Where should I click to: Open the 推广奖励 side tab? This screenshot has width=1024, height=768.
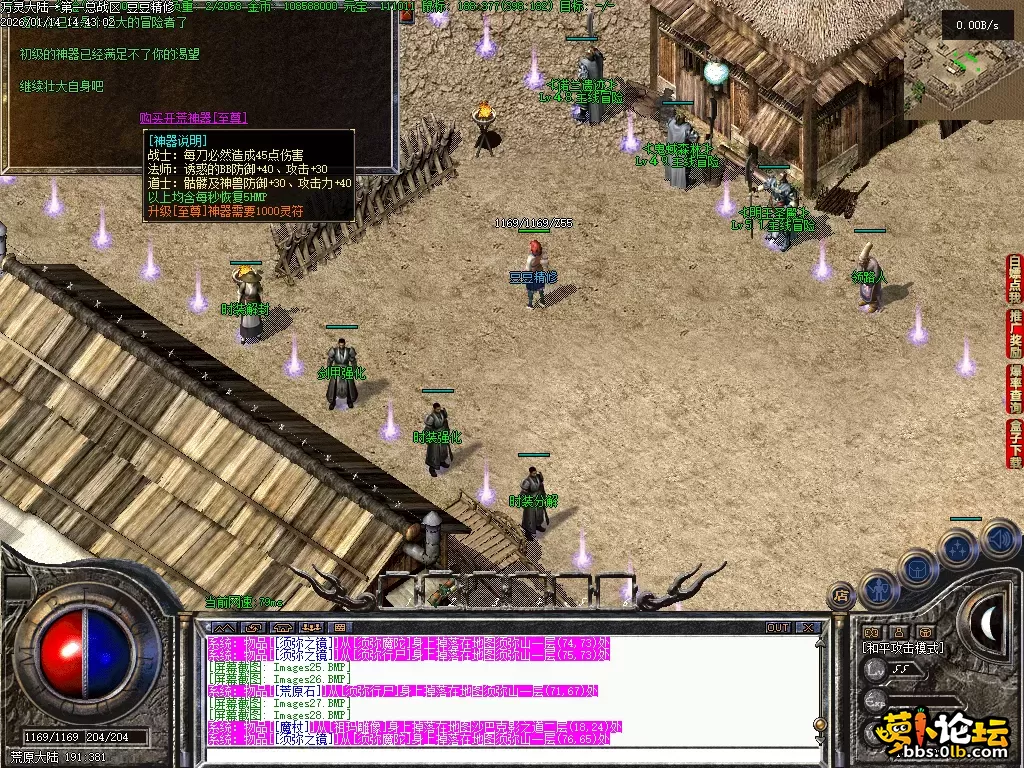[x=1015, y=334]
